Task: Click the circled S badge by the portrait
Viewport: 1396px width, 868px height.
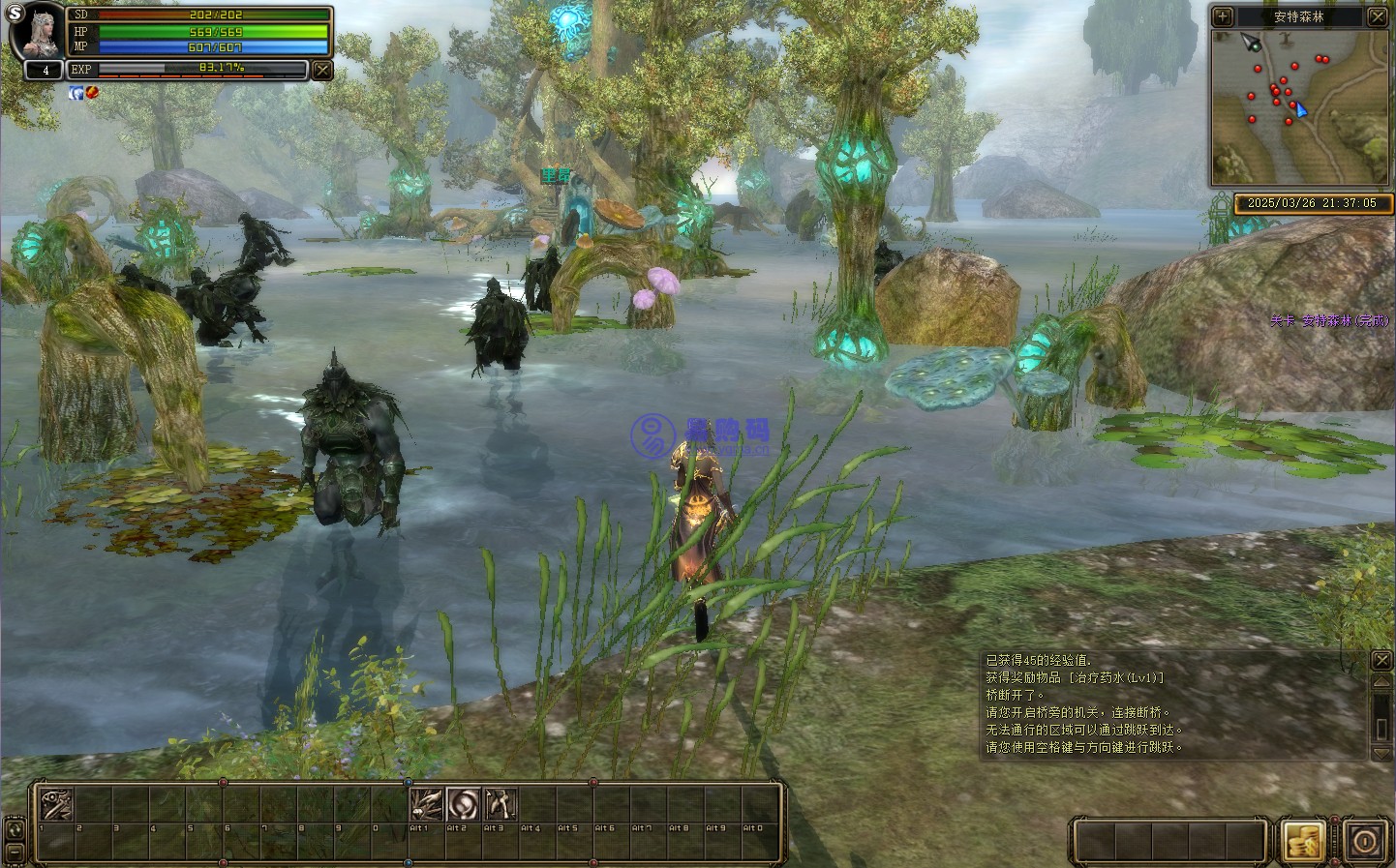Action: (x=14, y=15)
